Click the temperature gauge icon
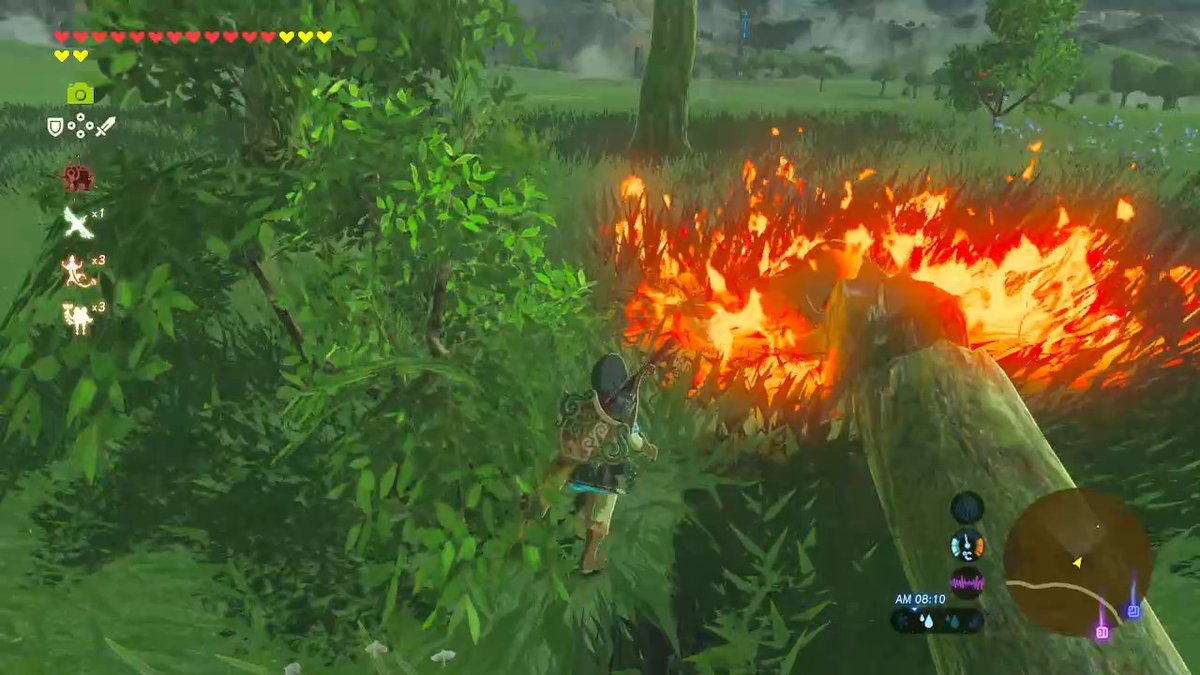 (x=967, y=545)
